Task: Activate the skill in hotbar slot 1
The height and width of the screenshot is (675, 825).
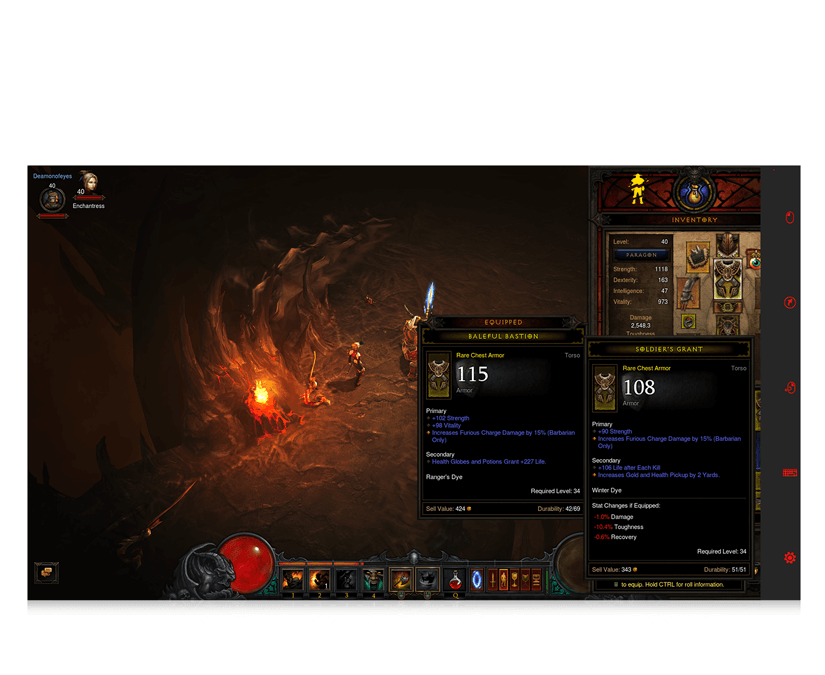Action: click(x=293, y=580)
